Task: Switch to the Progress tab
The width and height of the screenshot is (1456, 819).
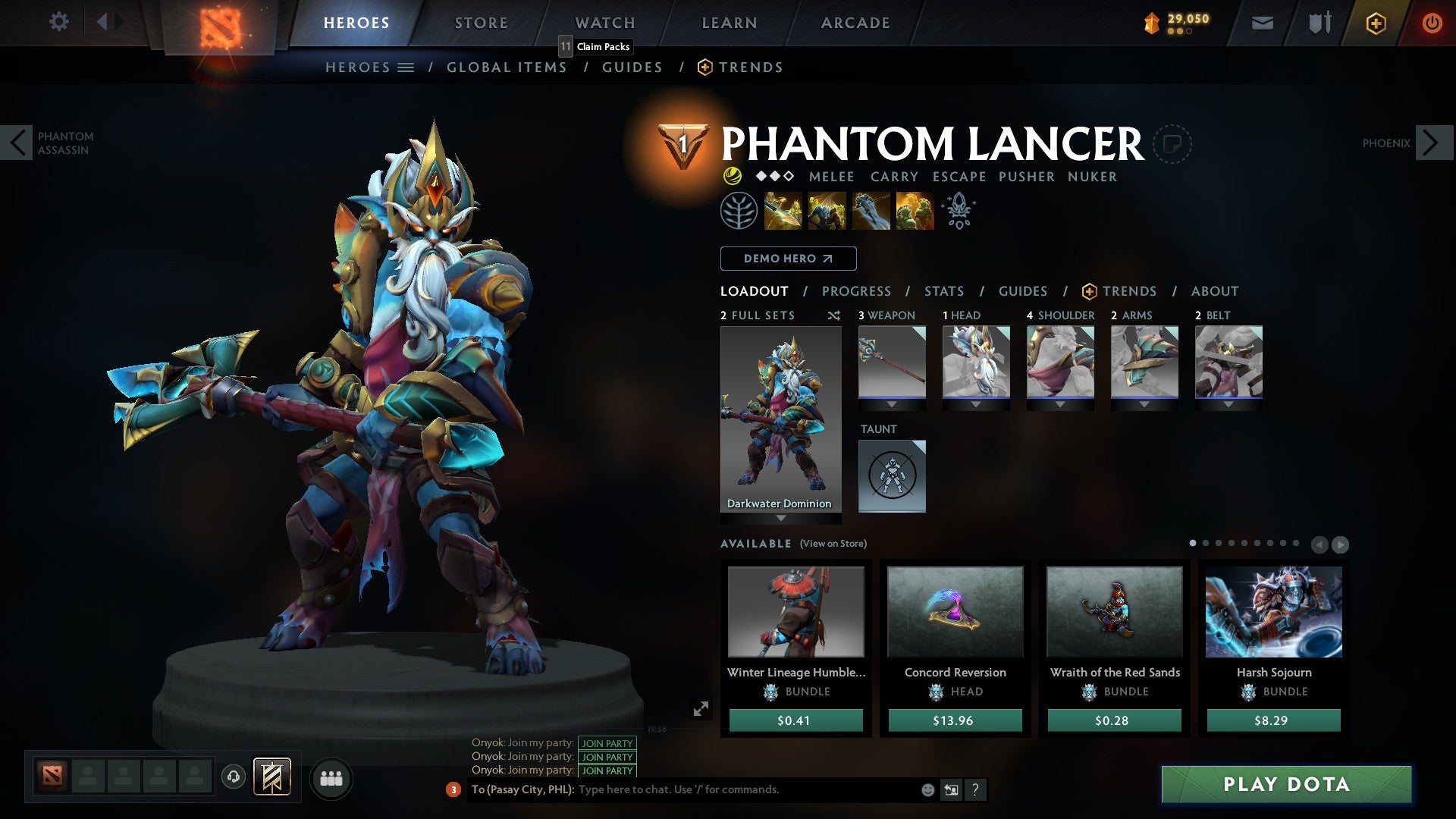Action: (857, 291)
